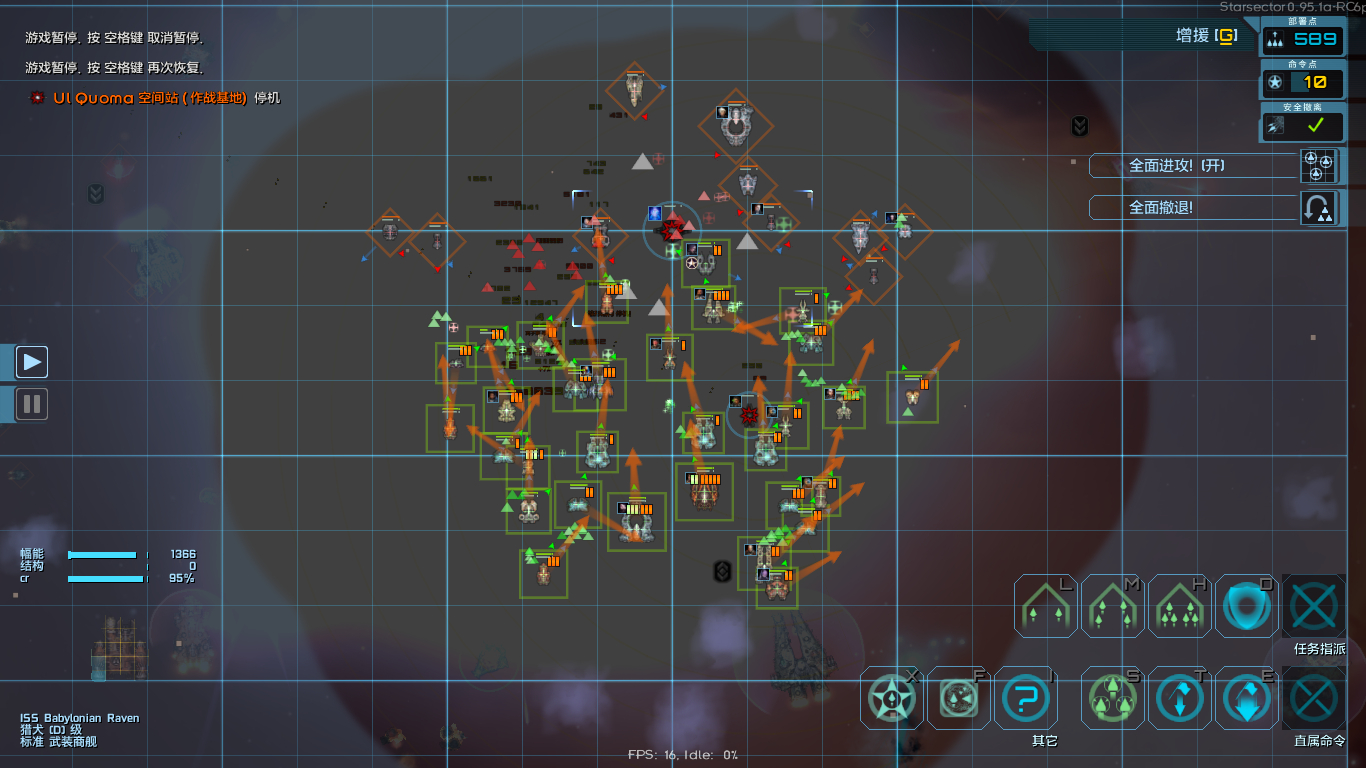Select the Light Escort (L) command icon
The width and height of the screenshot is (1366, 768).
[1045, 605]
